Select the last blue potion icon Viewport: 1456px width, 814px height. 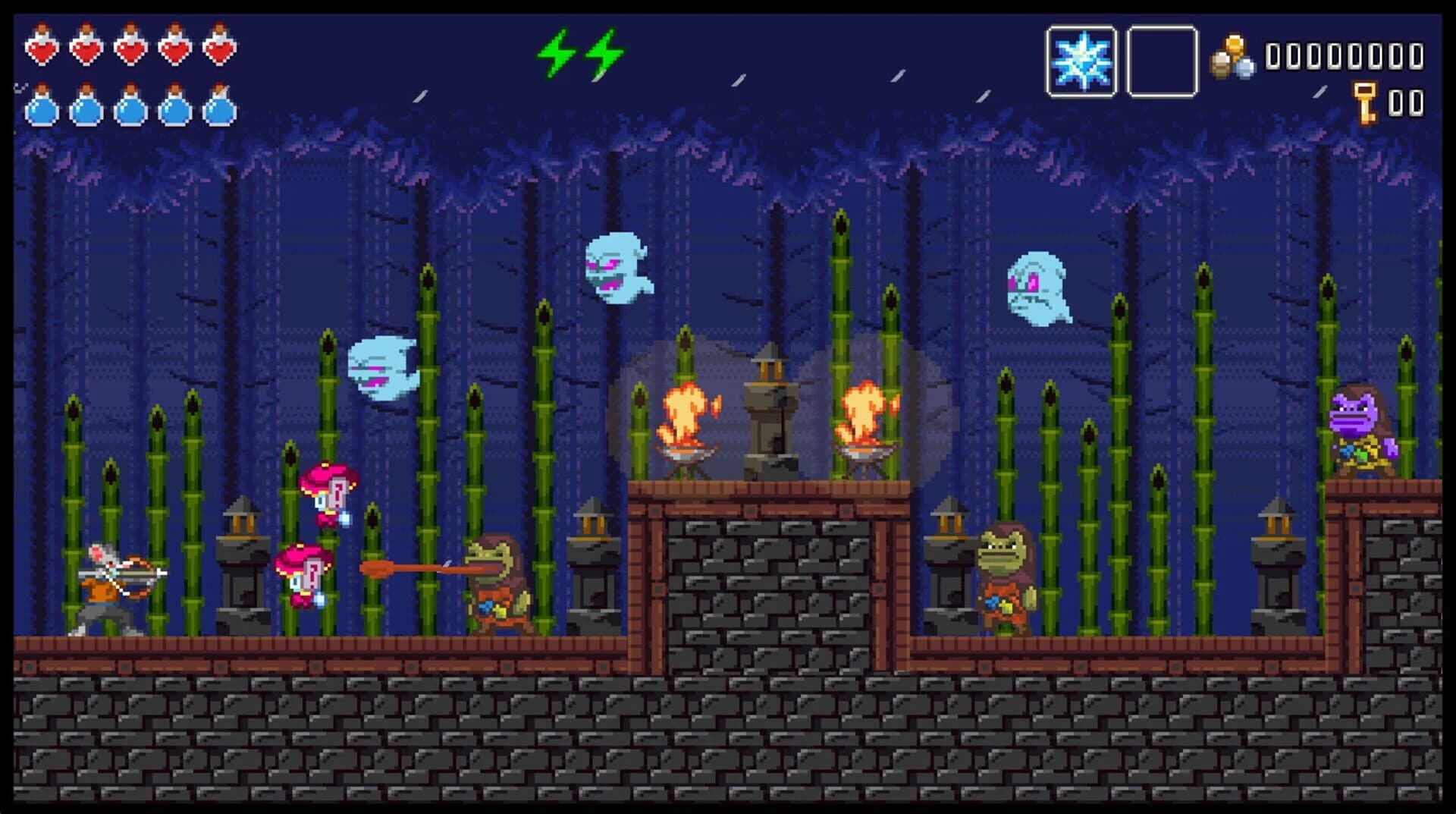(x=219, y=109)
